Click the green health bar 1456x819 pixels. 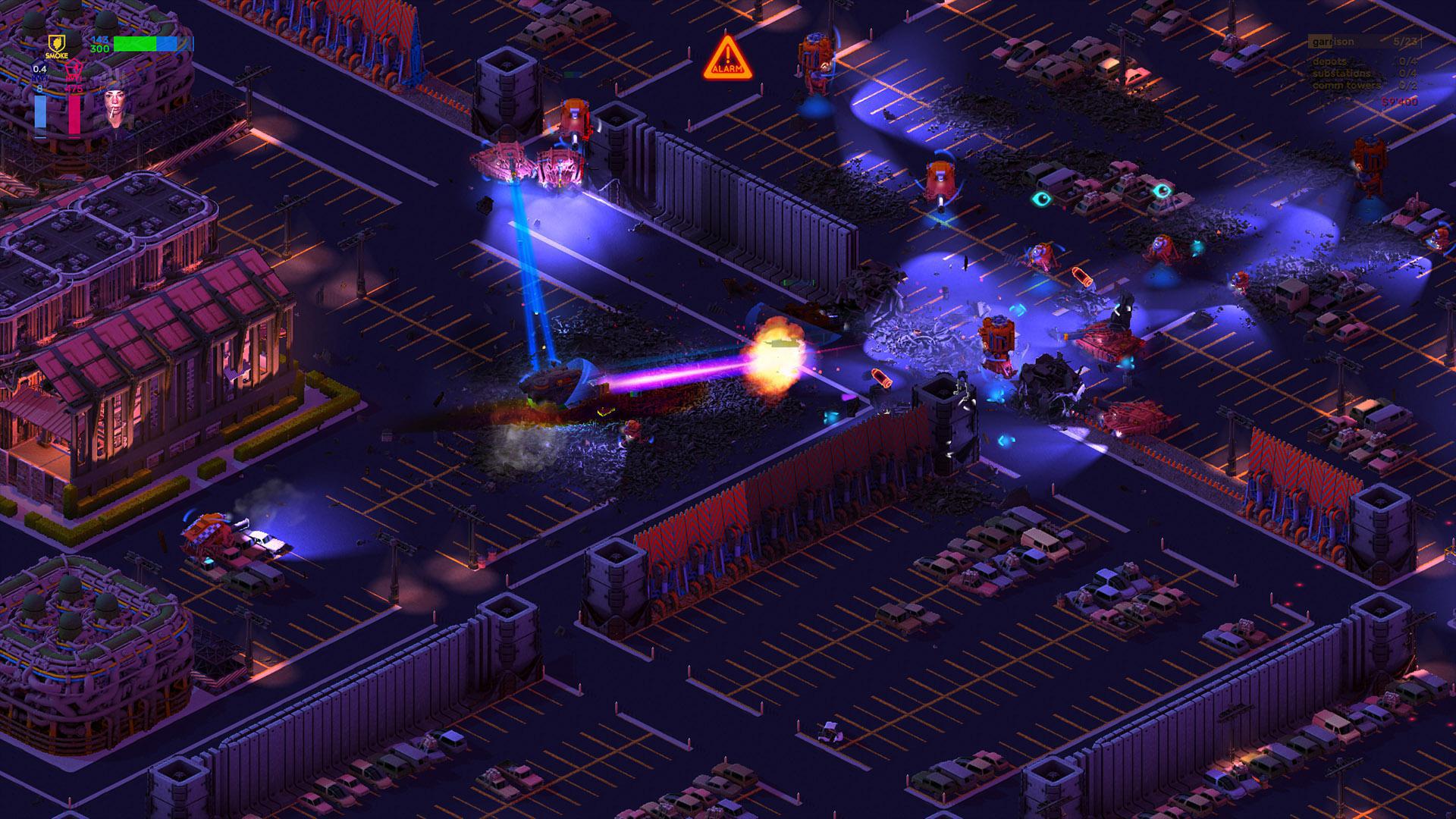[133, 43]
